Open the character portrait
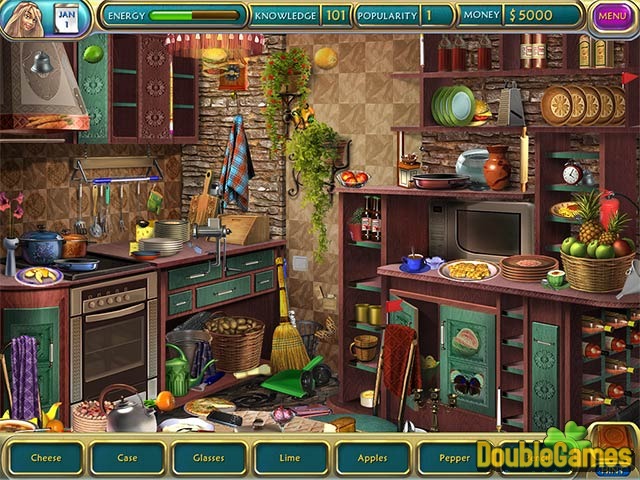The image size is (640, 480). (x=21, y=19)
